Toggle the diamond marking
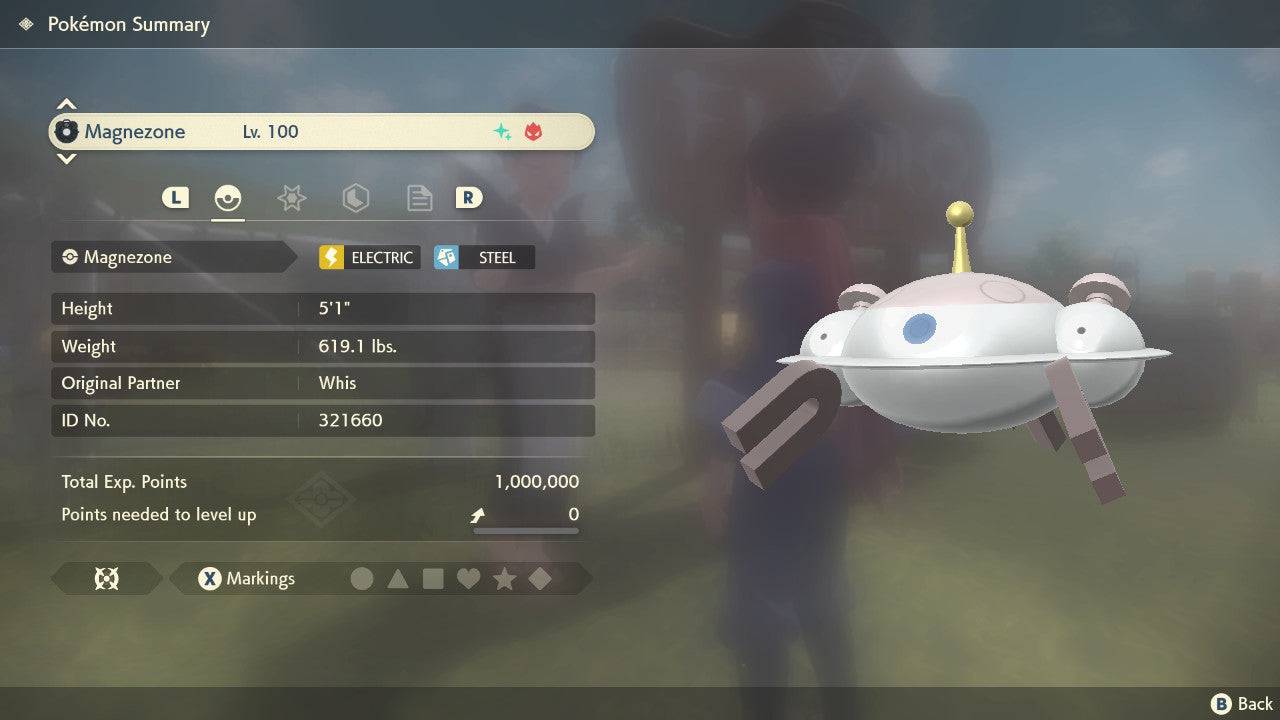The image size is (1280, 720). click(540, 578)
